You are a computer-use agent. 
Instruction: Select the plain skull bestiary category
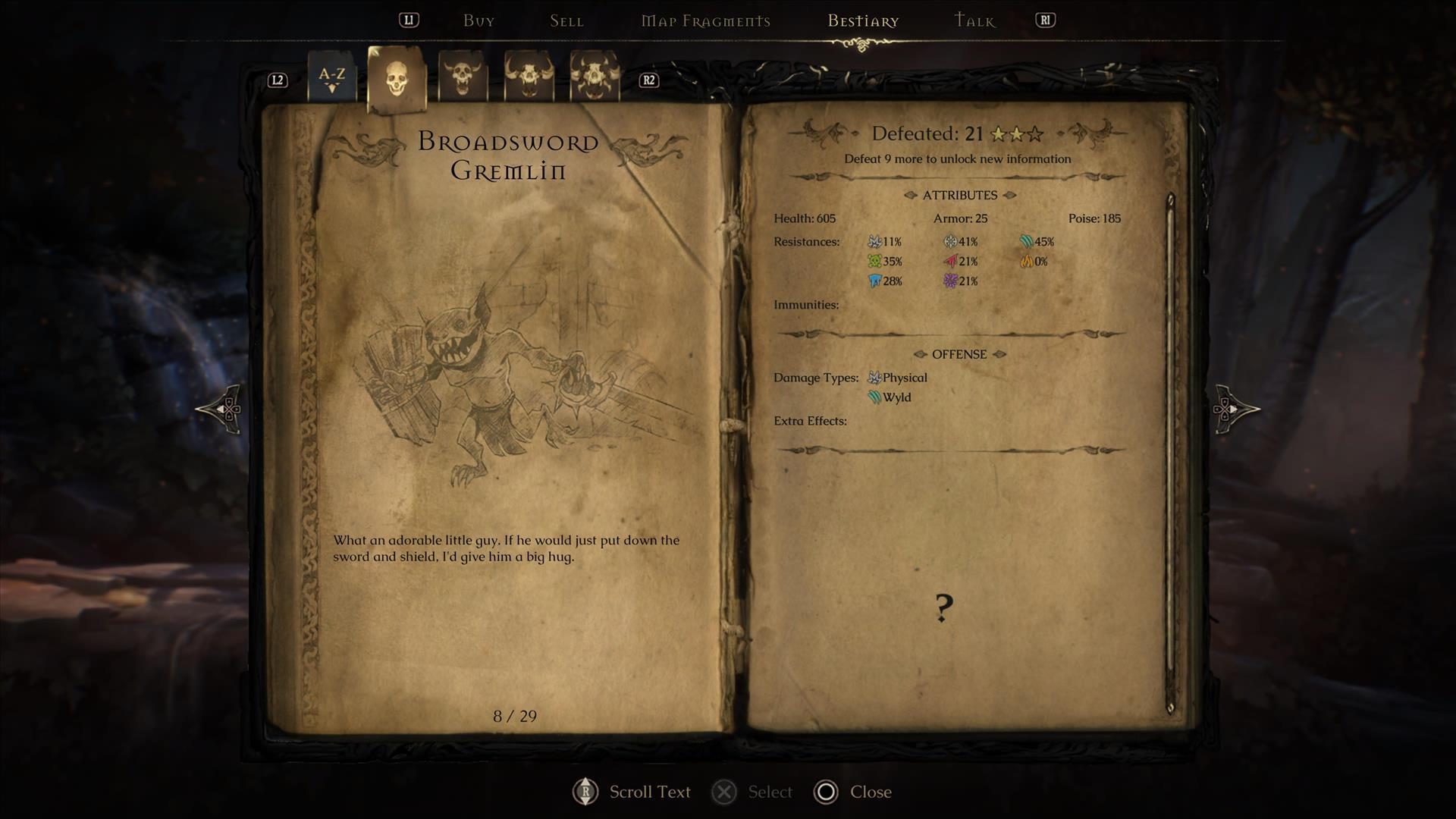[396, 78]
